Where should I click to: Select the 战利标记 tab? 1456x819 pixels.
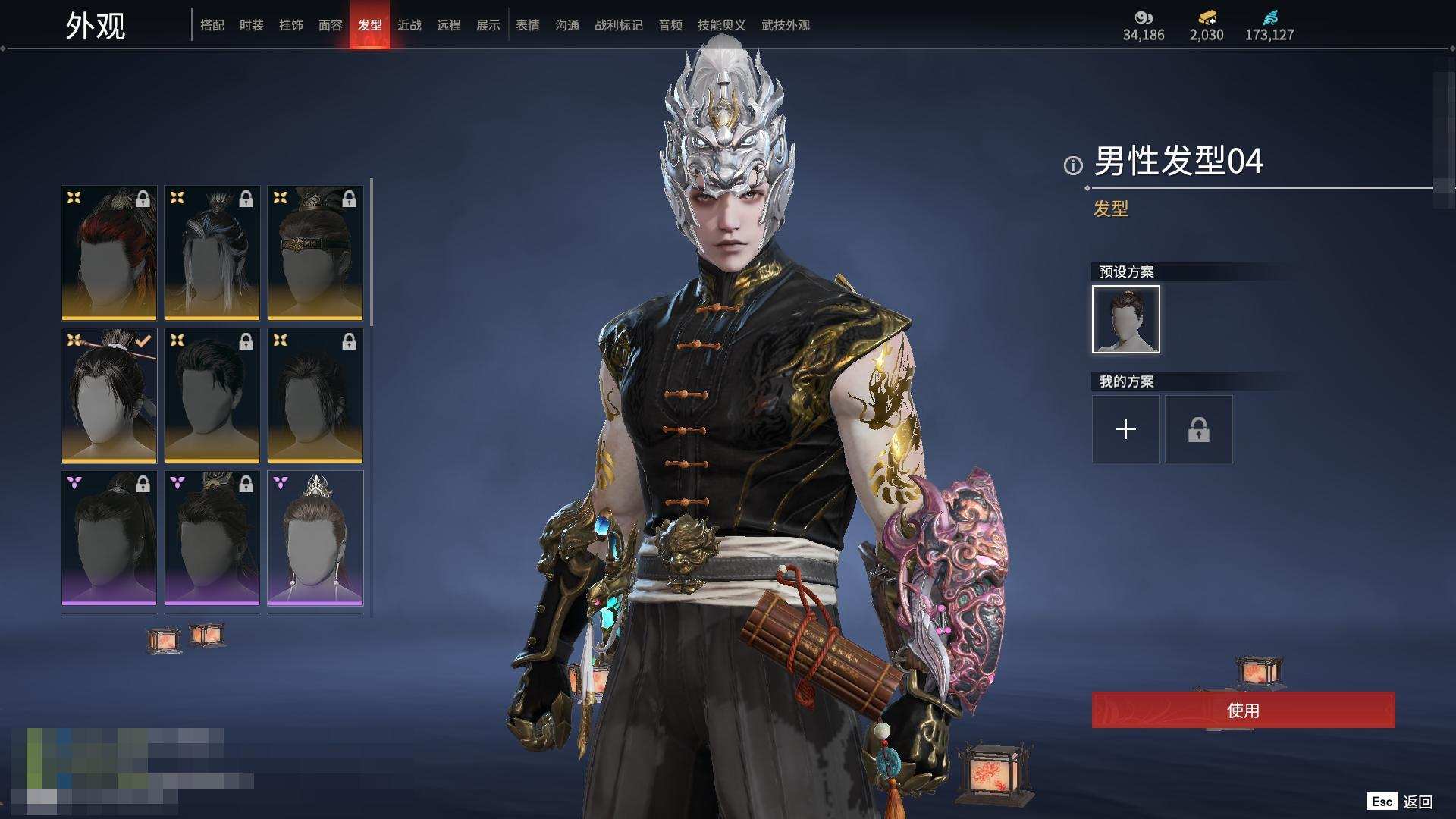[x=619, y=25]
